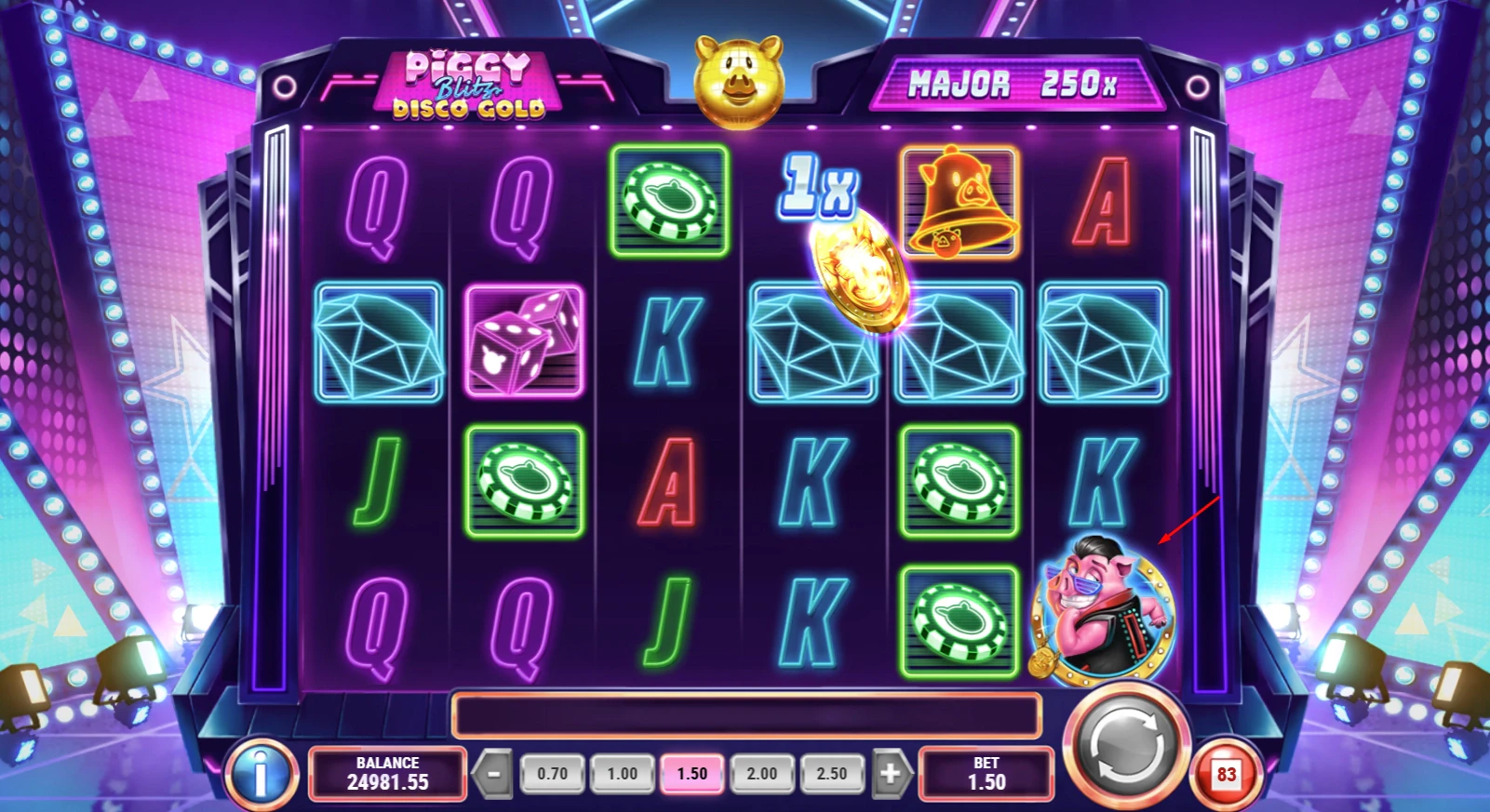
Task: Select the 0.70 bet amount
Action: pos(551,772)
